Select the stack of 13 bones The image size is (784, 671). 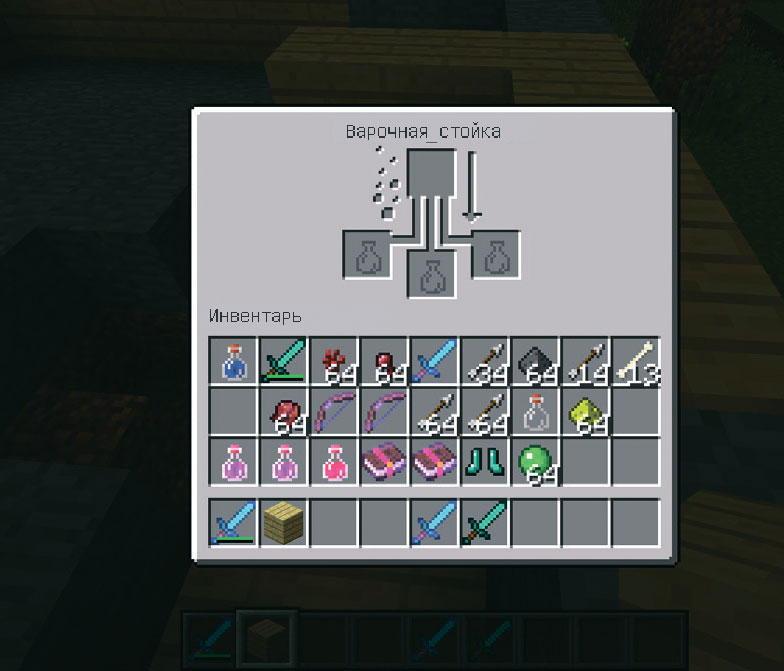pyautogui.click(x=635, y=361)
